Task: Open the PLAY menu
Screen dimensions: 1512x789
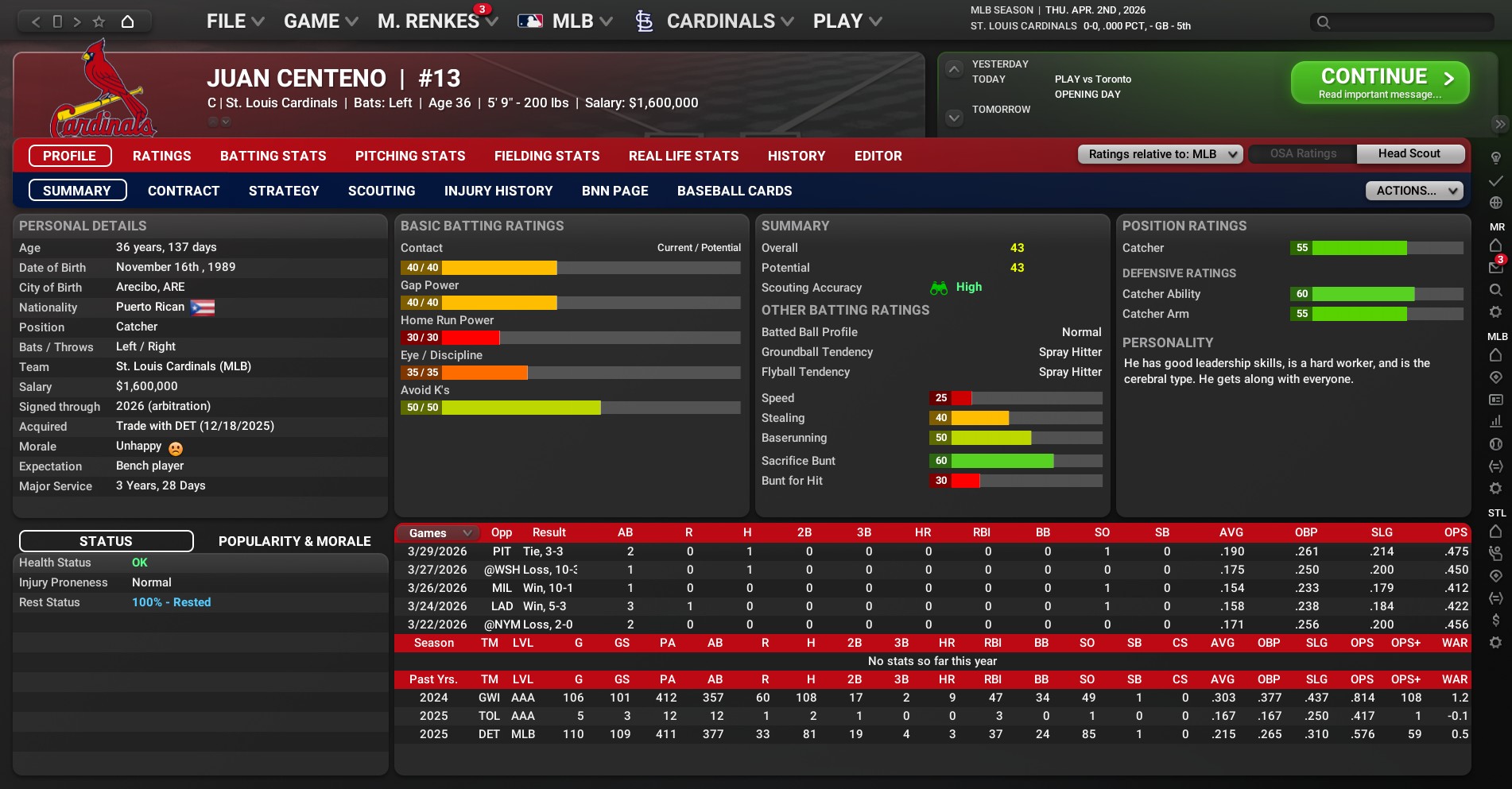Action: click(847, 21)
